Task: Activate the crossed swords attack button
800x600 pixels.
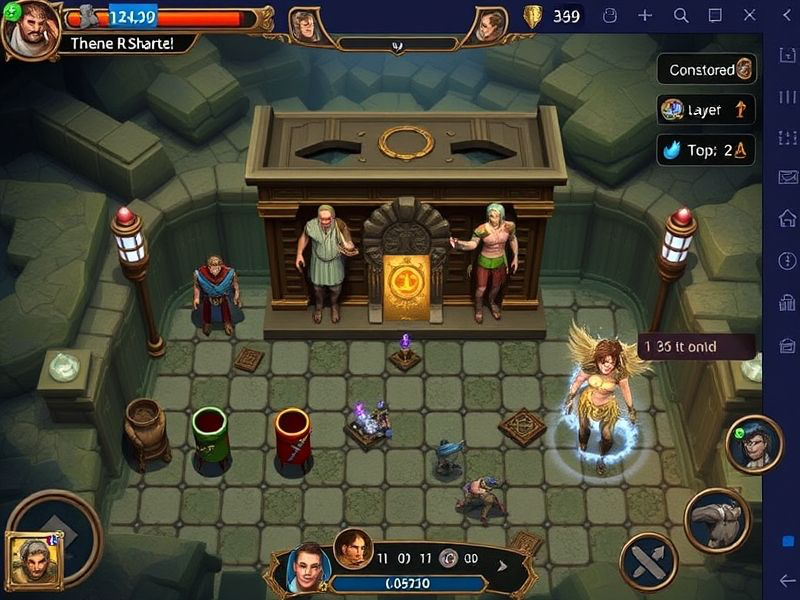Action: [649, 561]
